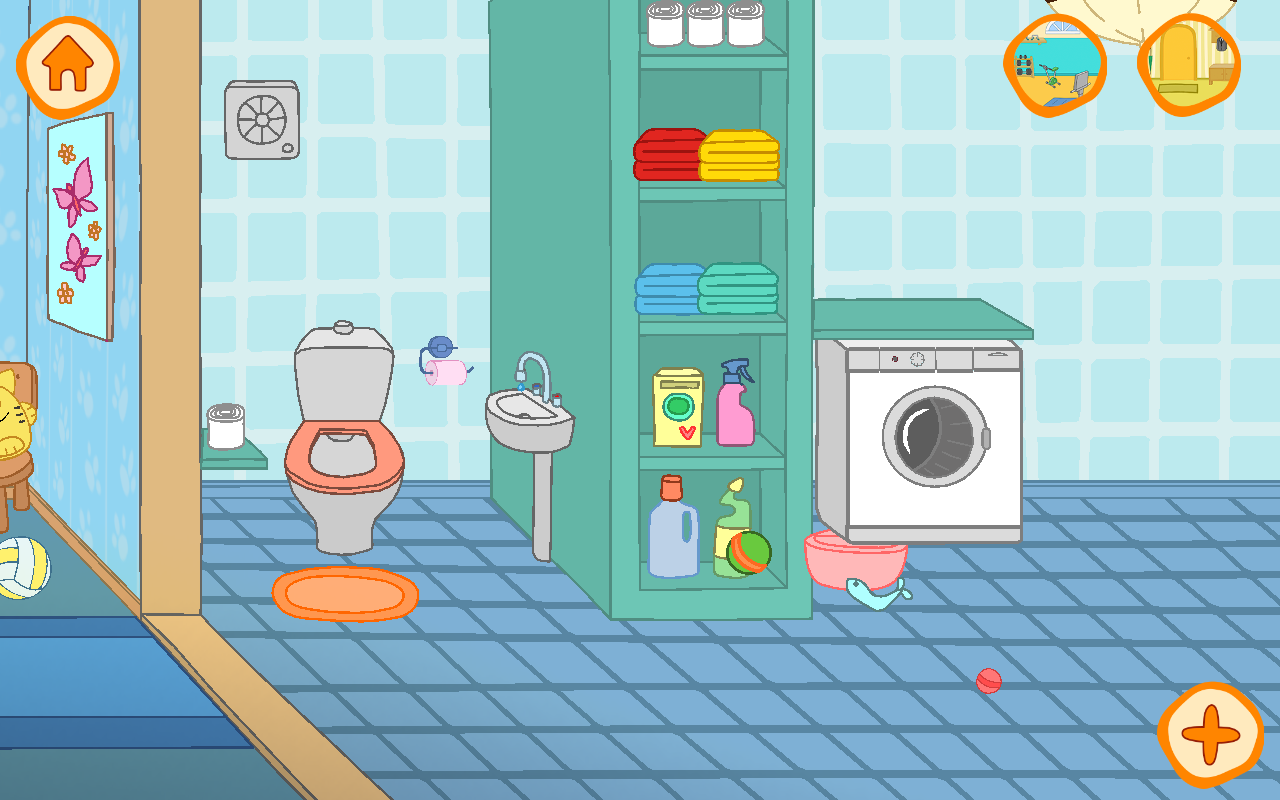The width and height of the screenshot is (1280, 800).
Task: Go to the home screen
Action: tap(67, 66)
